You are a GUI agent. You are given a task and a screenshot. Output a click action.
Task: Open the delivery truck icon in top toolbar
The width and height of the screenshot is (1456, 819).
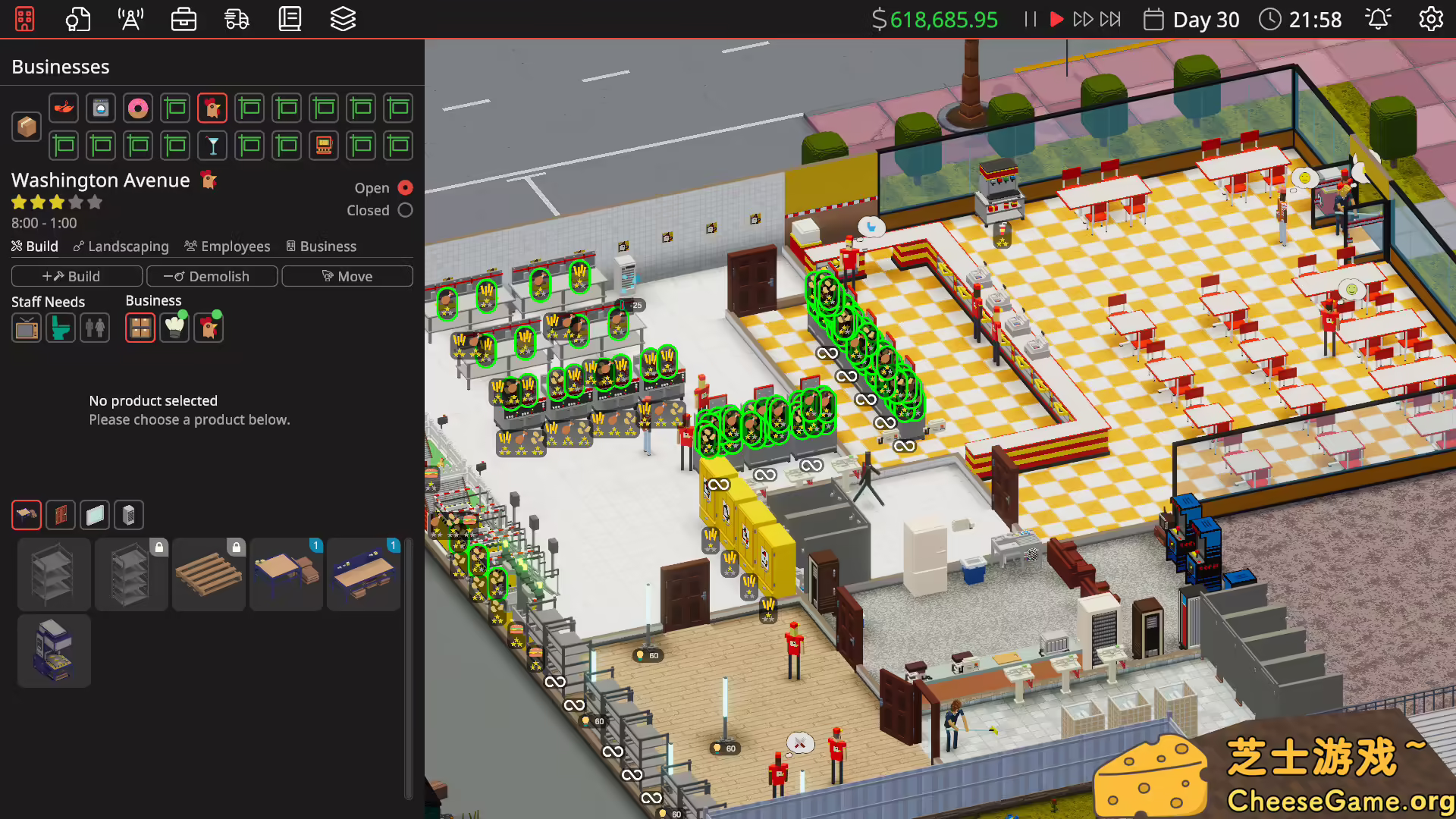[x=237, y=19]
